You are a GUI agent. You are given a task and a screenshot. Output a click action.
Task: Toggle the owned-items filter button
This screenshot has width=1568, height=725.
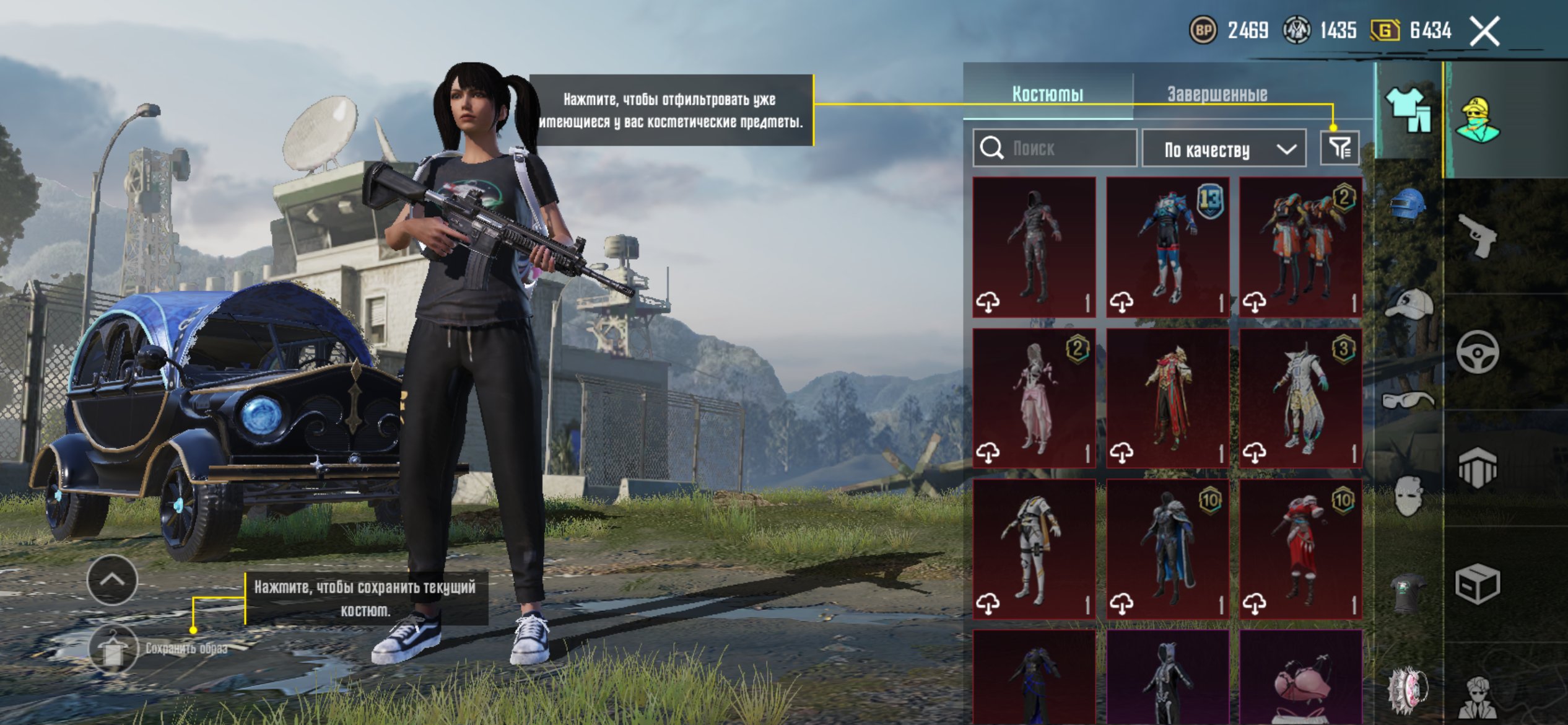(x=1339, y=148)
